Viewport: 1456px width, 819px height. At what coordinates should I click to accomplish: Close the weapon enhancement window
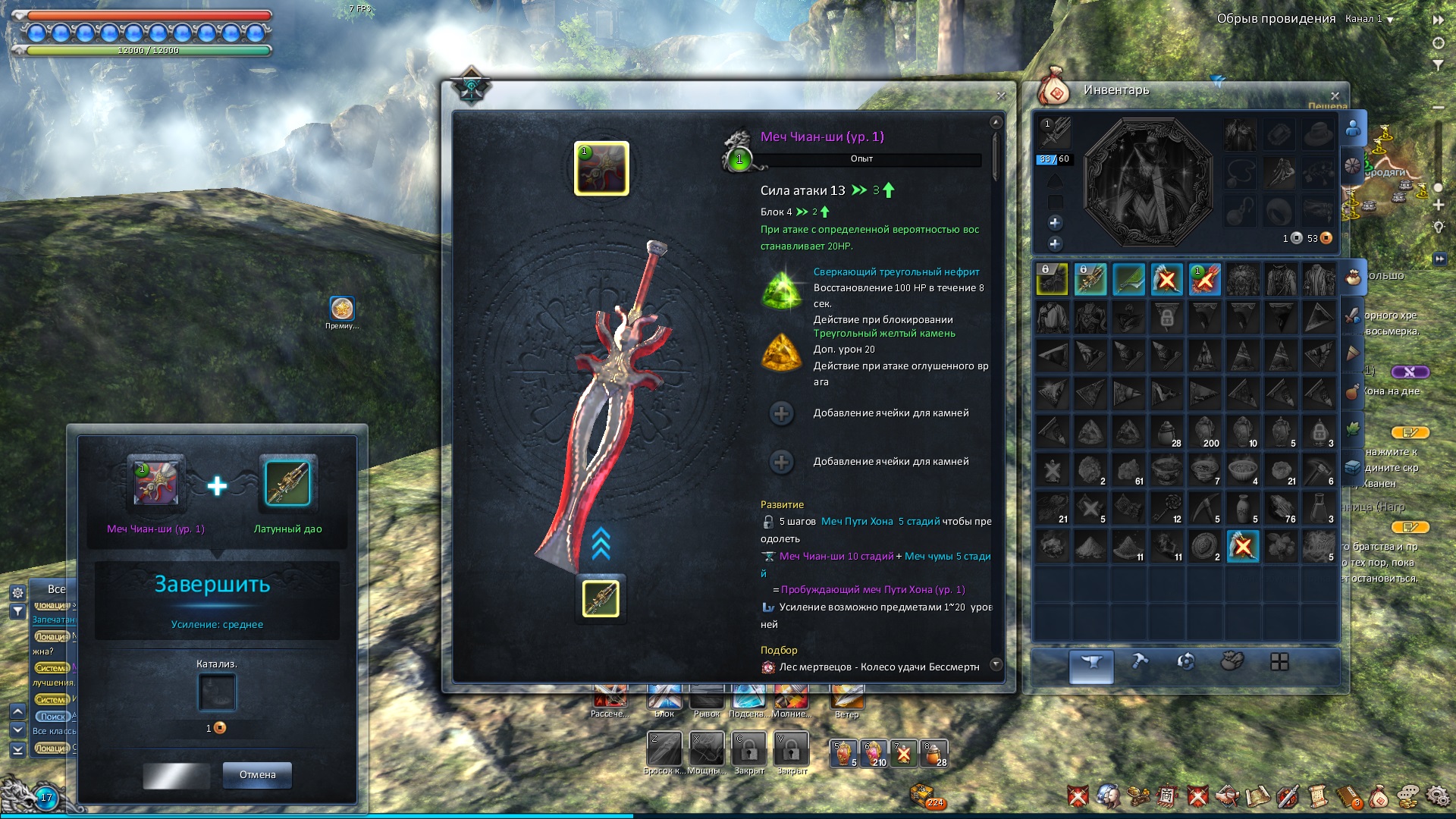tap(1001, 96)
